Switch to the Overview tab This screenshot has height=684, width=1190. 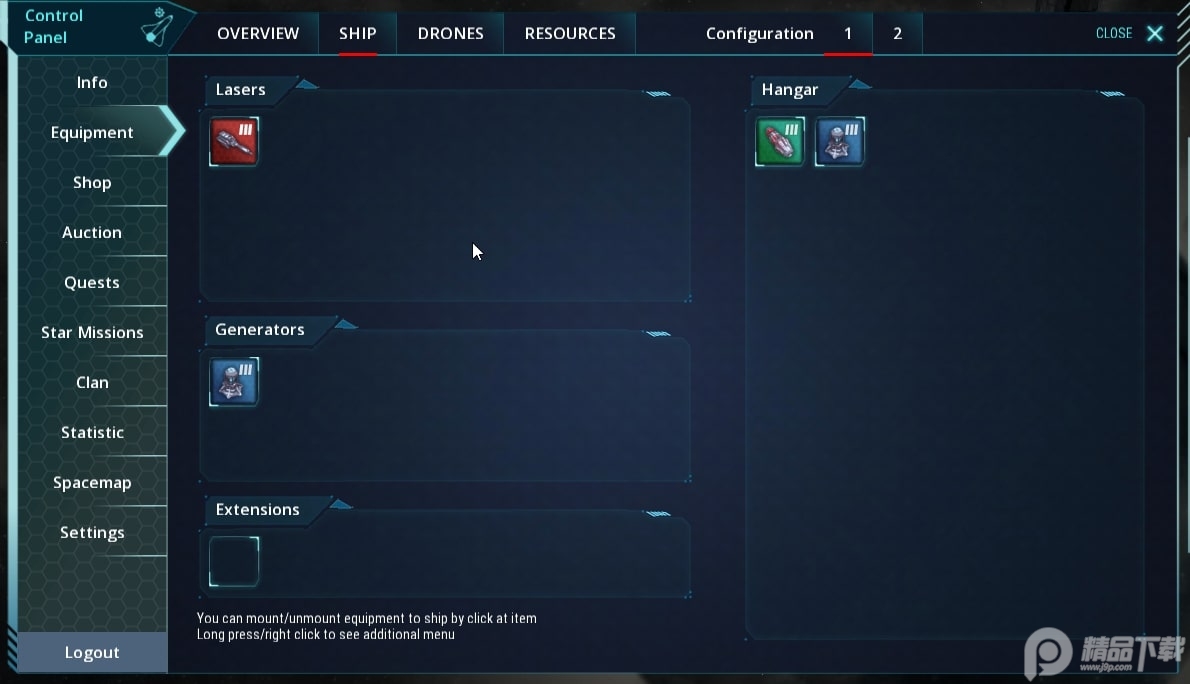(x=258, y=33)
